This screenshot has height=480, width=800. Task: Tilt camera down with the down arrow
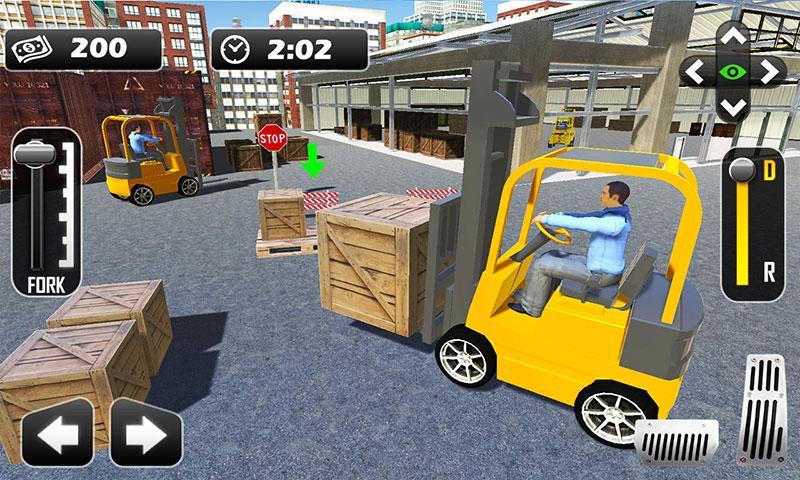(733, 105)
